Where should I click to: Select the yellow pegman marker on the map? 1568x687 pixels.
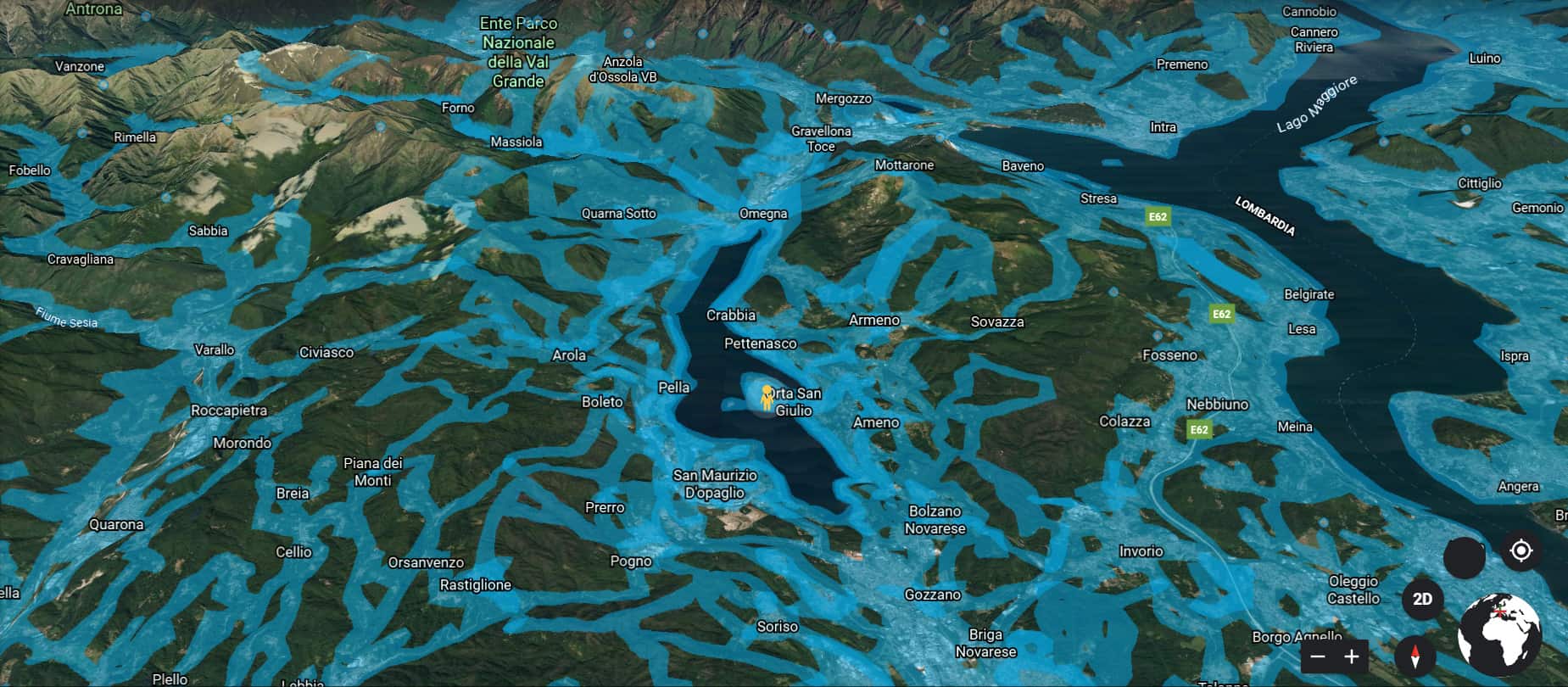tap(767, 397)
